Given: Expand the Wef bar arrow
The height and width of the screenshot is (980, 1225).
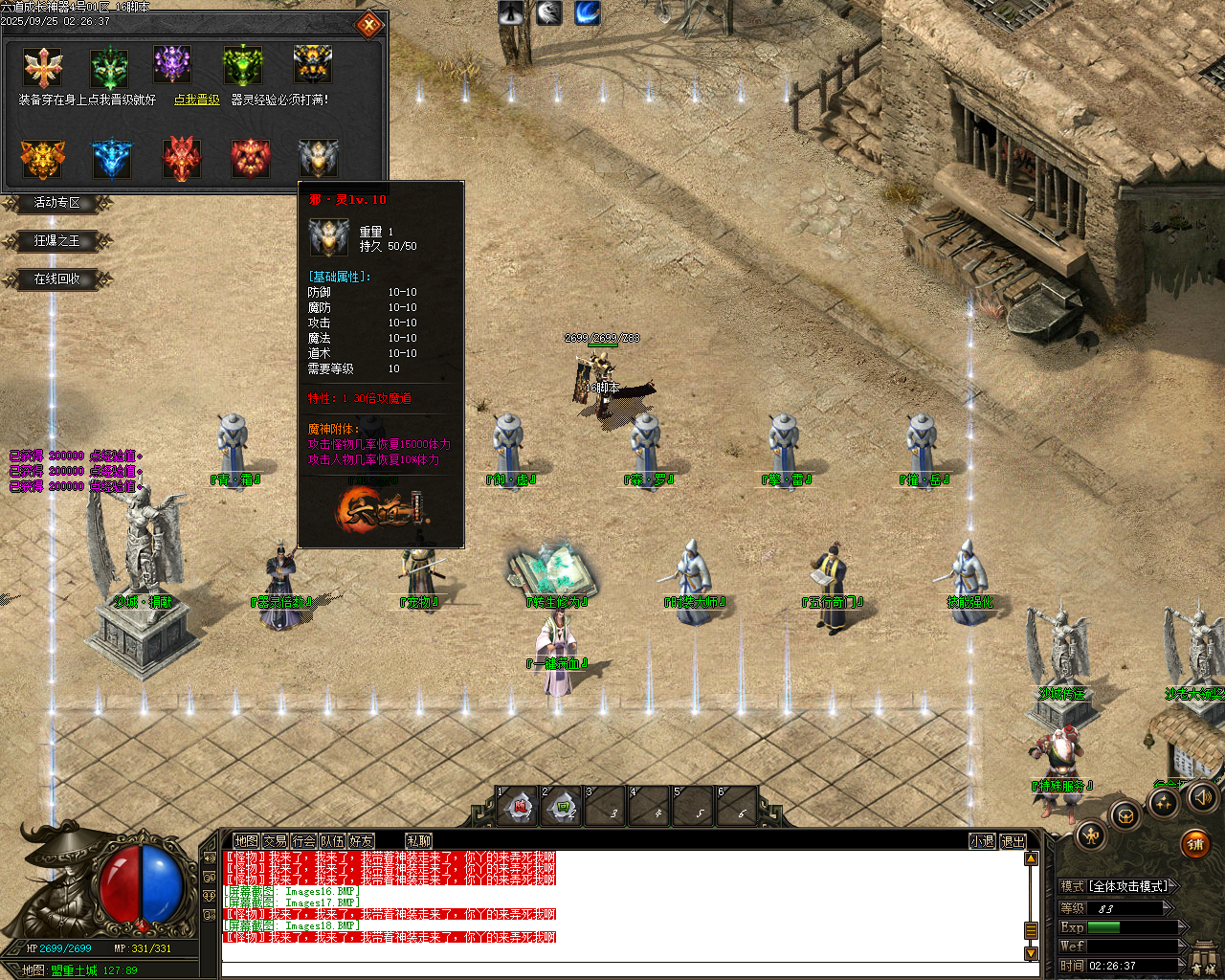Looking at the screenshot, I should [1183, 946].
